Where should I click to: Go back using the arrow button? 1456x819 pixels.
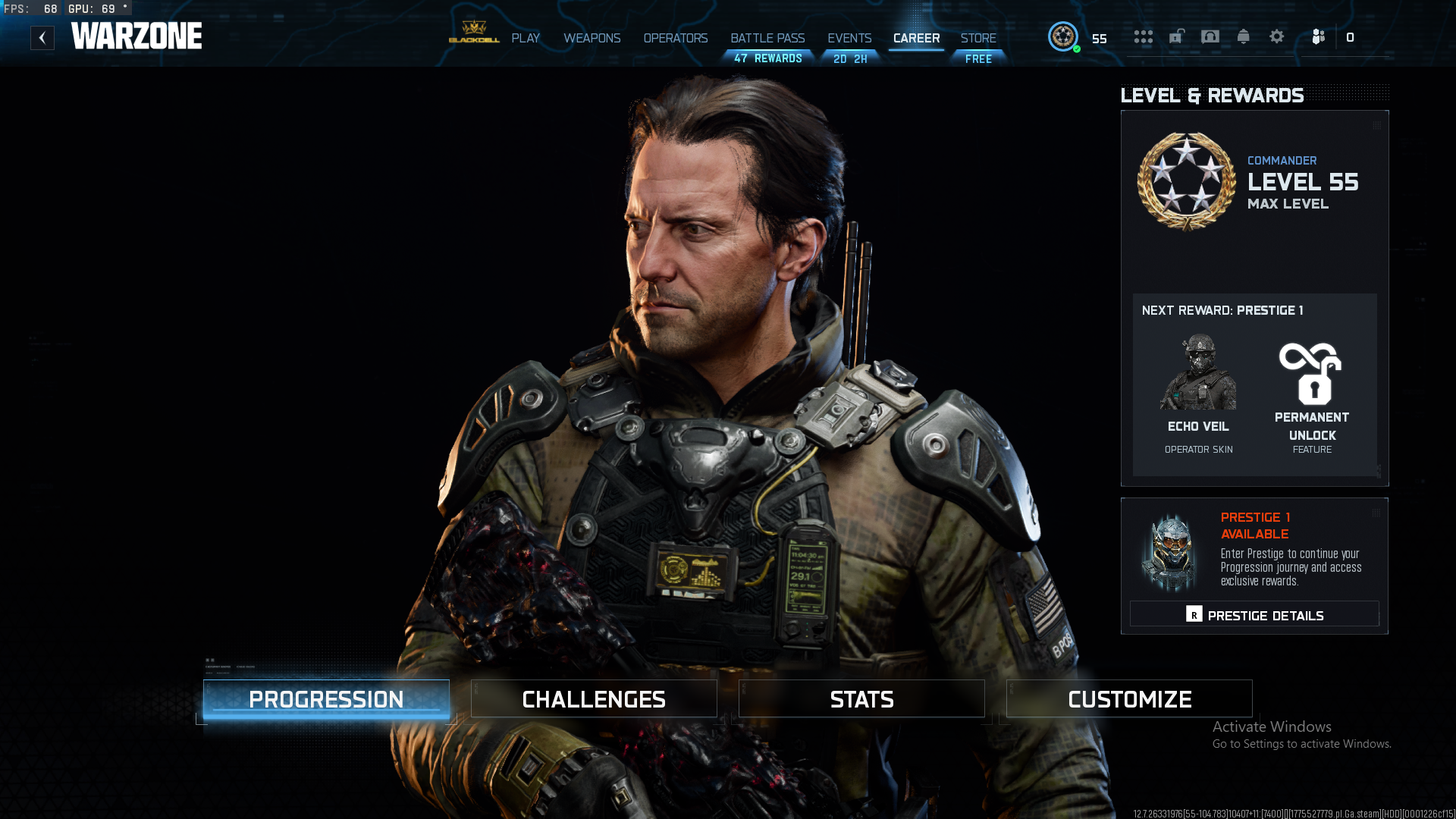pos(42,38)
